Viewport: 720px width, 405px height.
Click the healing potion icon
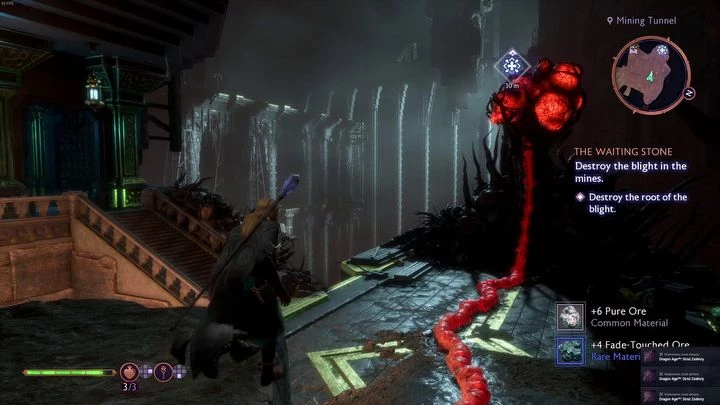coord(130,372)
